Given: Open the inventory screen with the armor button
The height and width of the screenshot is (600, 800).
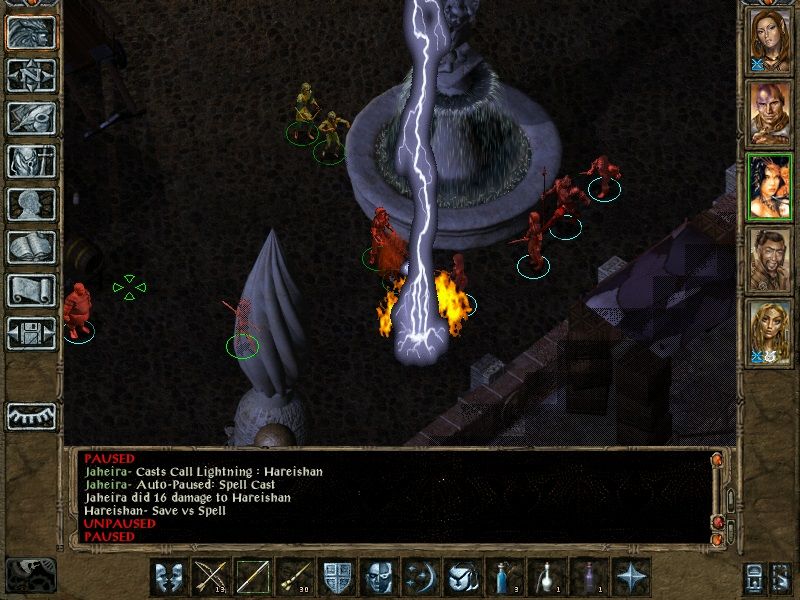Looking at the screenshot, I should coord(32,161).
